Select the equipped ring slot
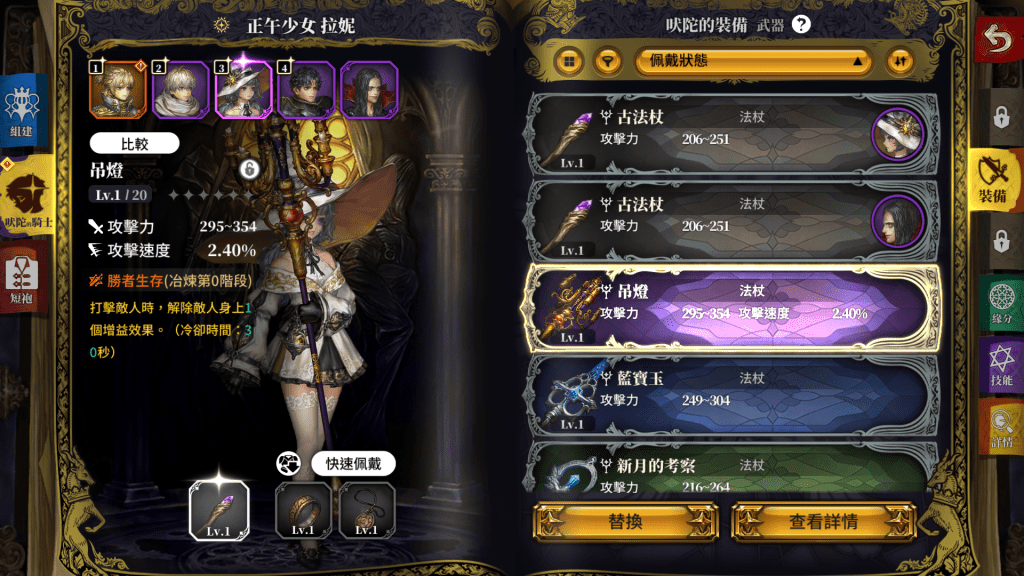The height and width of the screenshot is (576, 1024). 303,510
